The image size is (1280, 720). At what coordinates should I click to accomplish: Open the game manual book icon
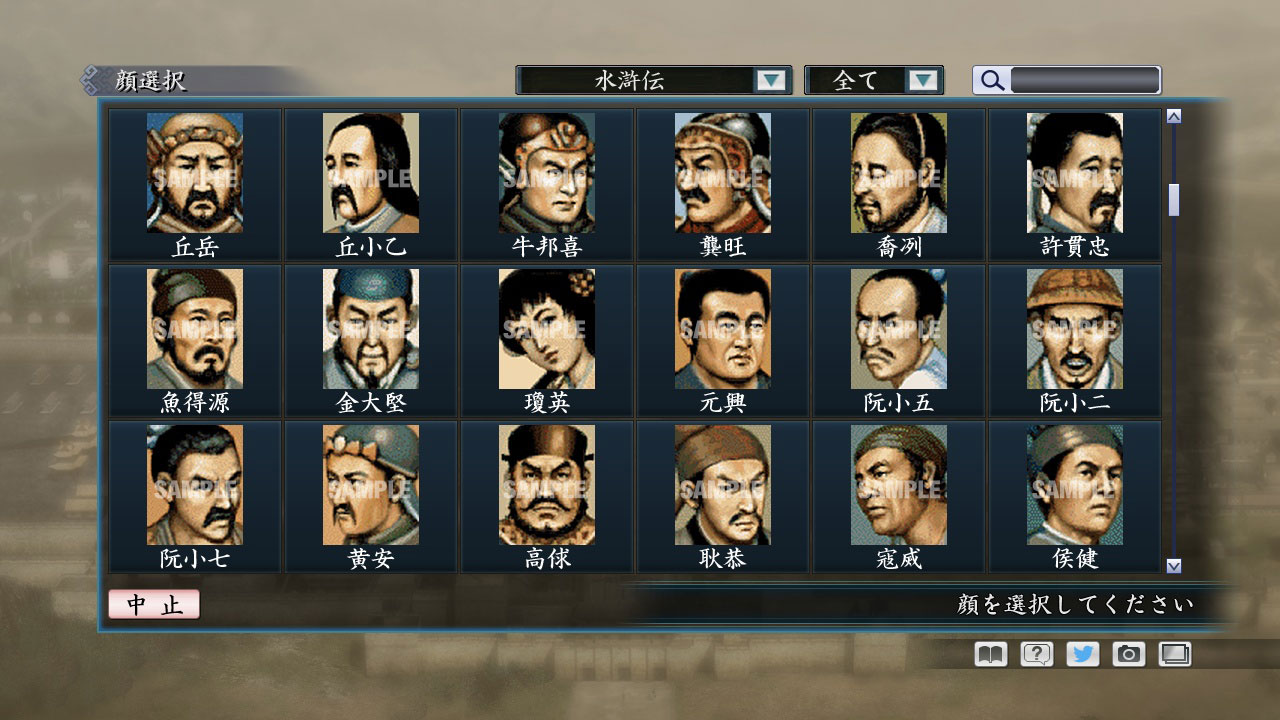pos(988,654)
